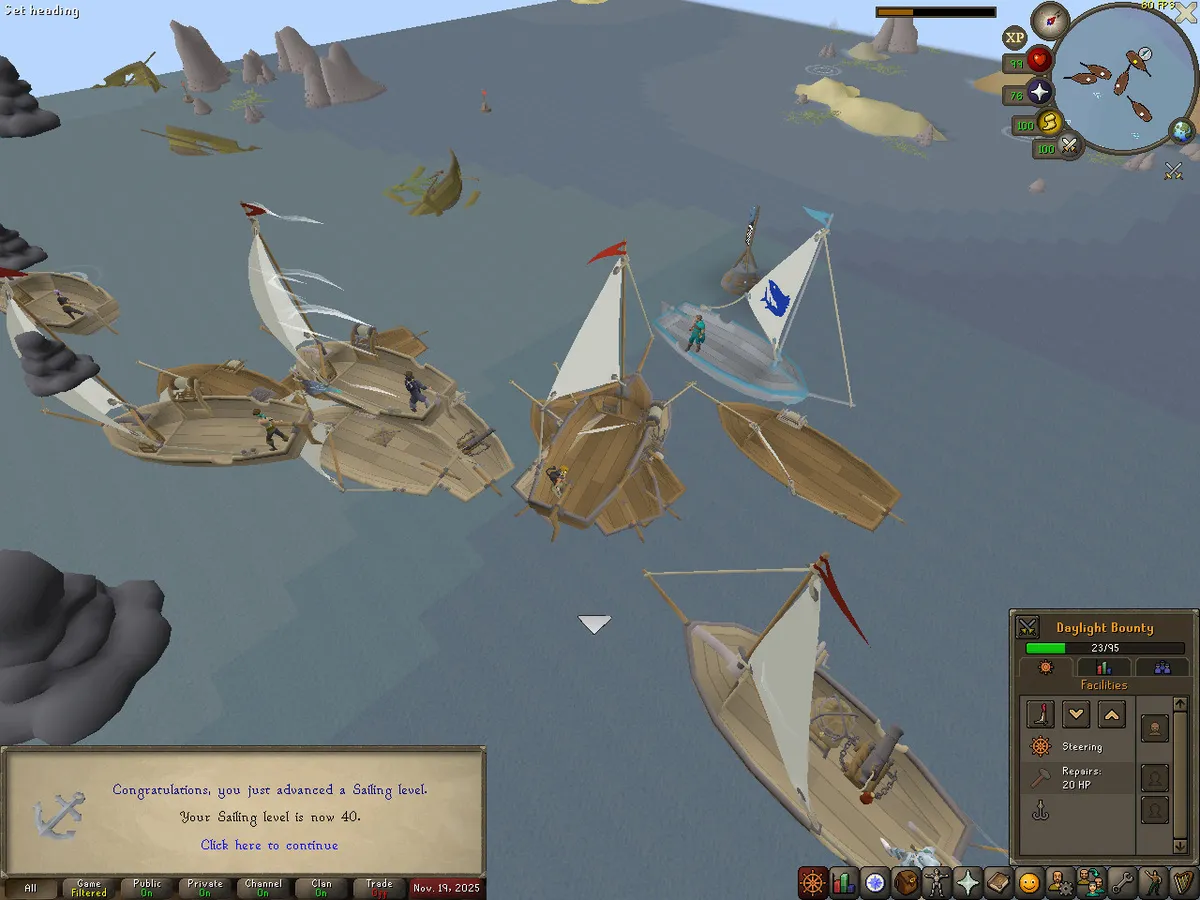
Task: Open the brown backpack inventory tab
Action: [906, 883]
